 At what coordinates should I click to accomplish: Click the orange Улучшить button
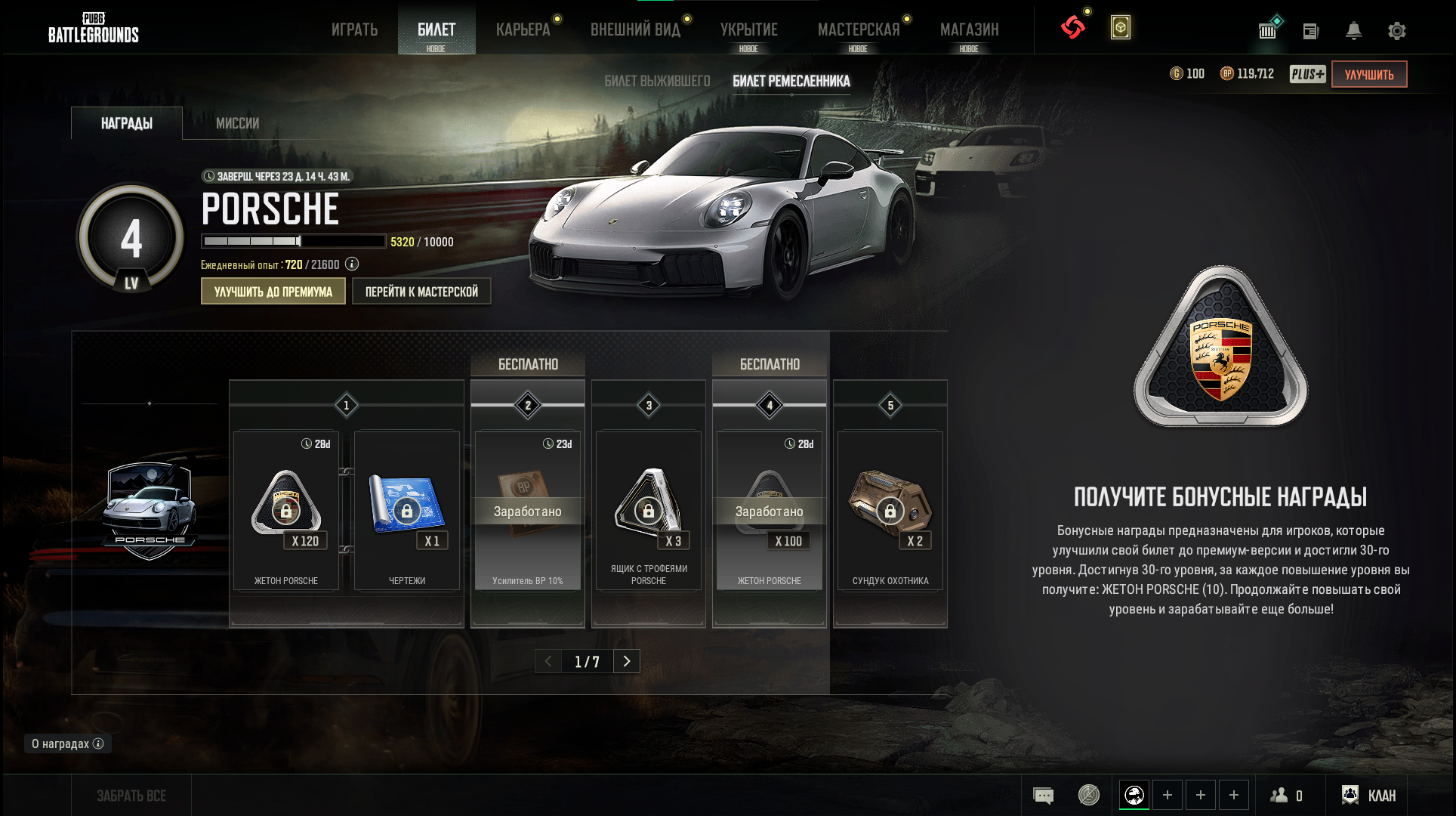tap(1368, 74)
